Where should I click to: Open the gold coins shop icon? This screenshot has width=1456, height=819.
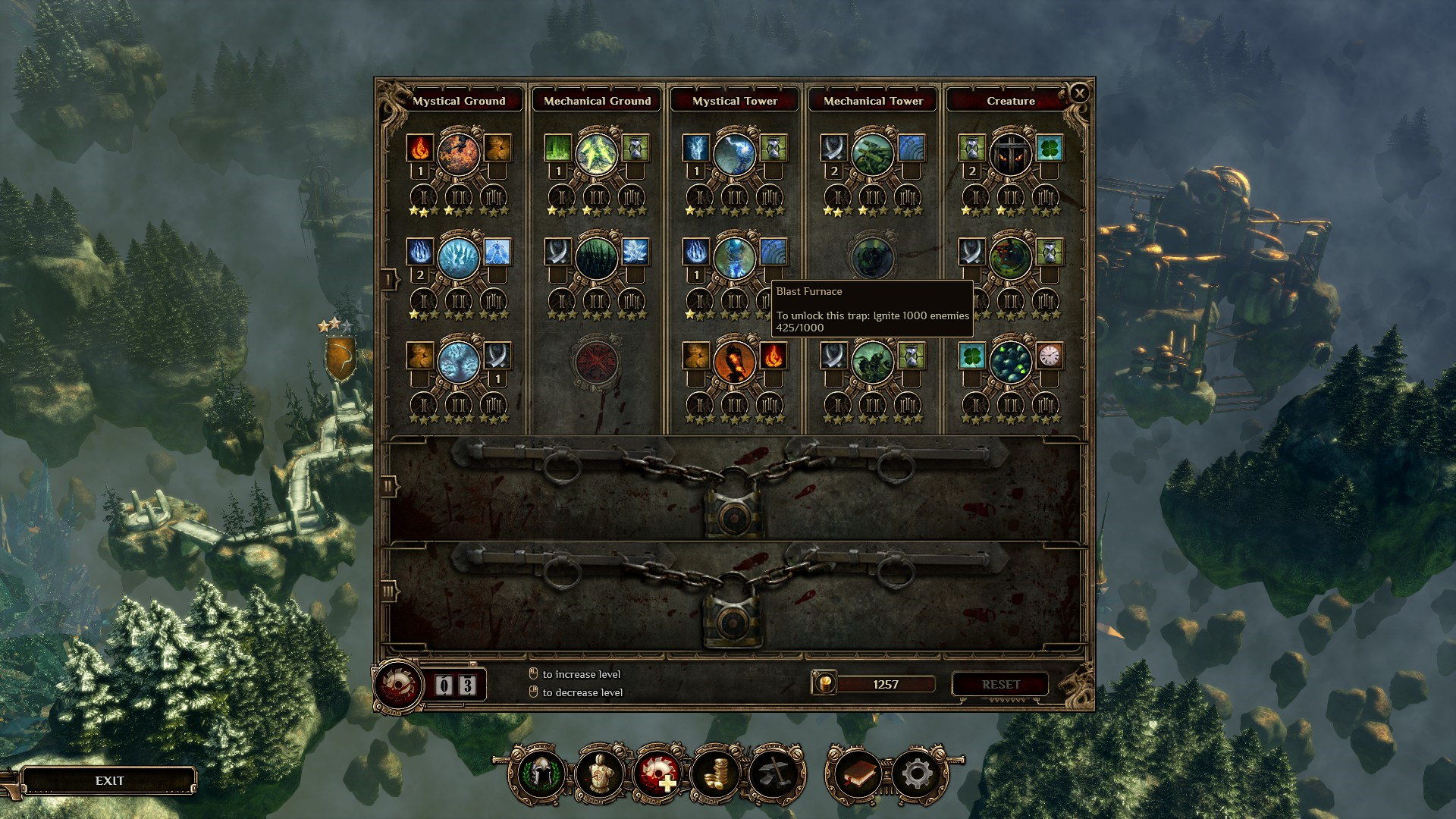pos(715,774)
